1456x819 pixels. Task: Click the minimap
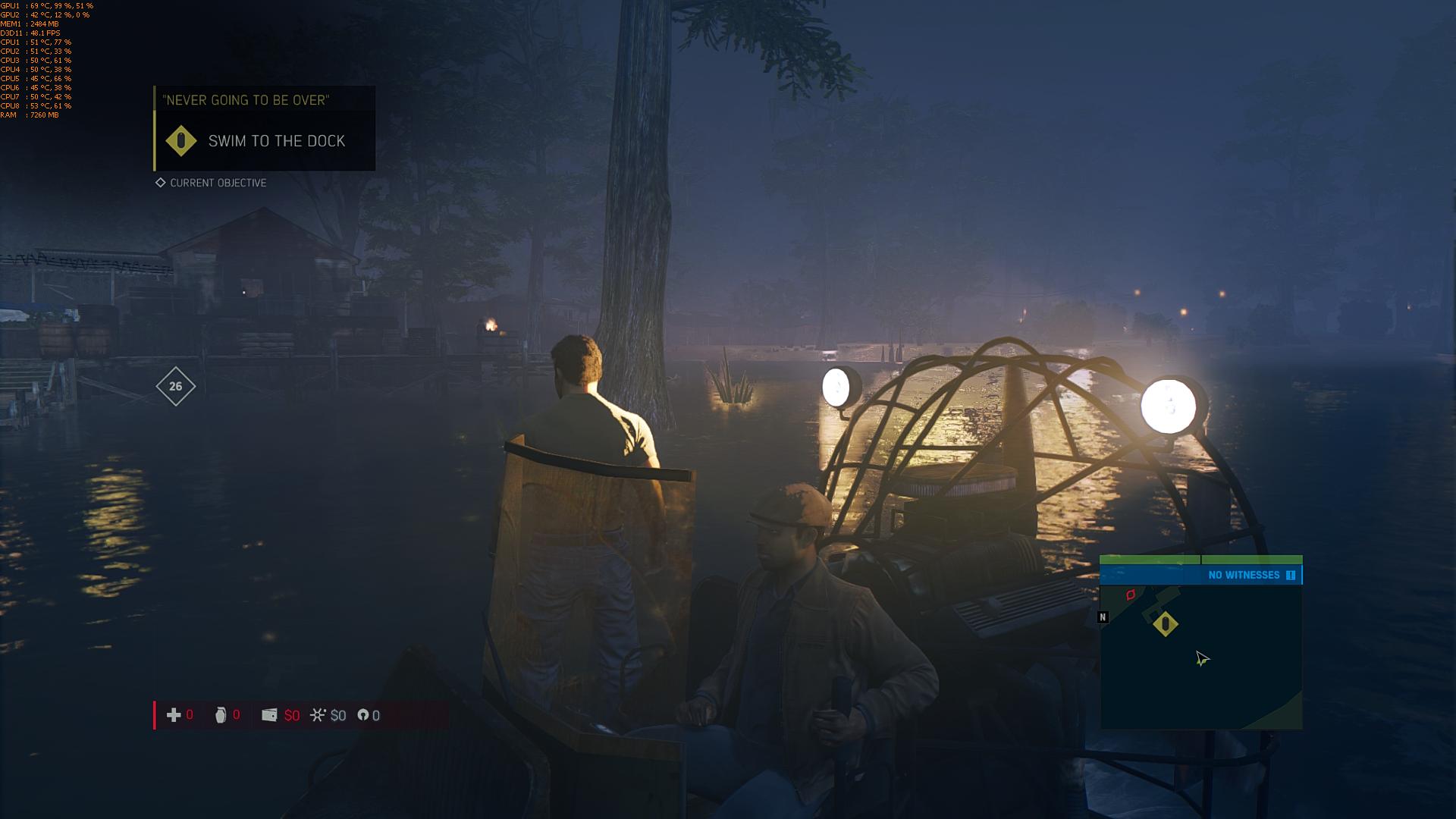(1201, 656)
